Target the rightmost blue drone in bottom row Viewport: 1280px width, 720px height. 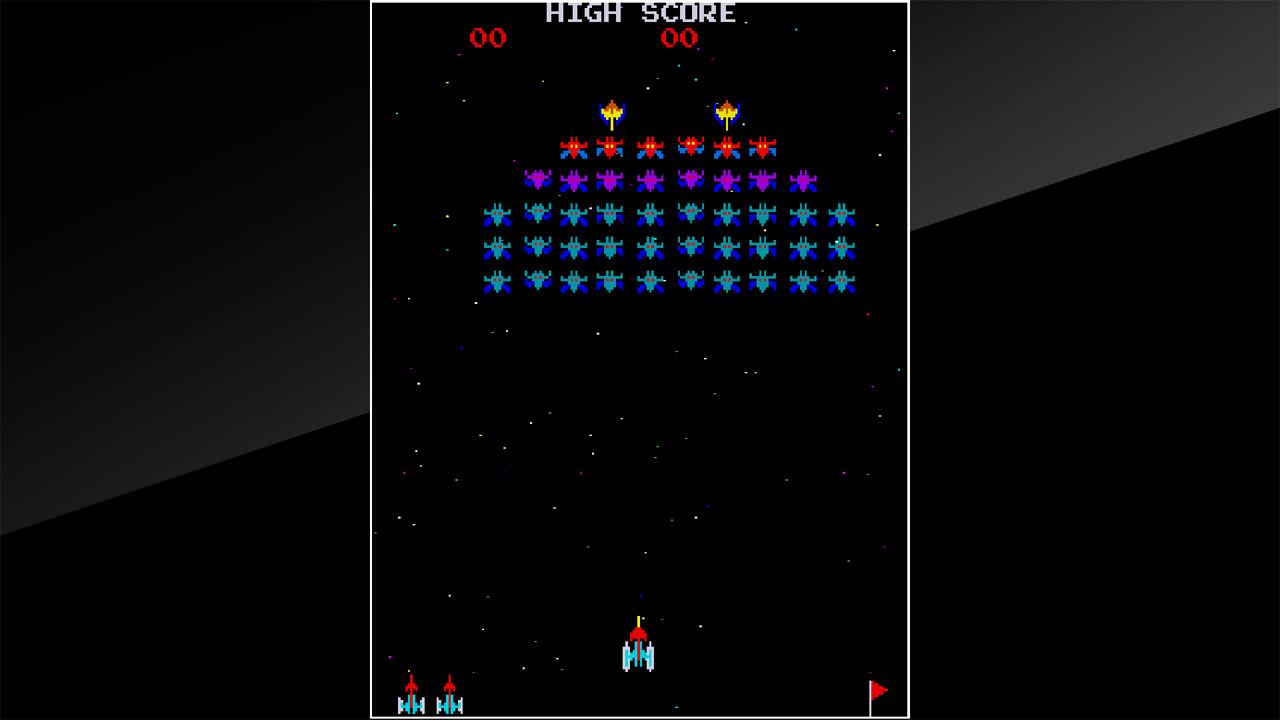pyautogui.click(x=840, y=282)
